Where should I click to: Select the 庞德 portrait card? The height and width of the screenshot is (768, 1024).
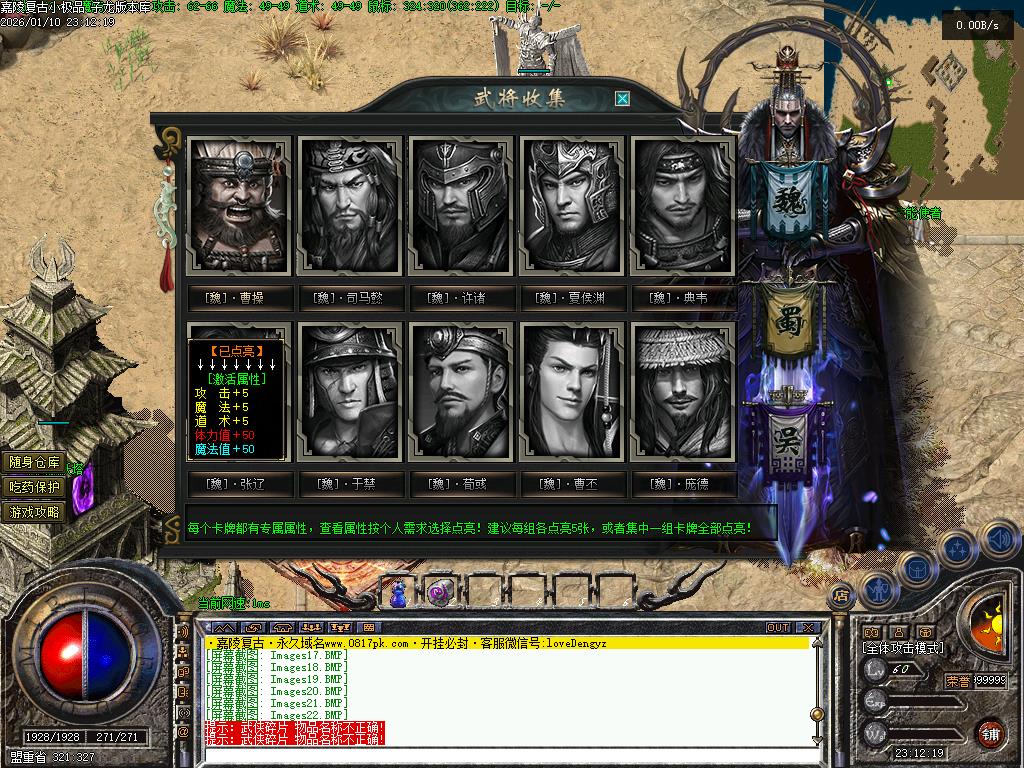(684, 391)
